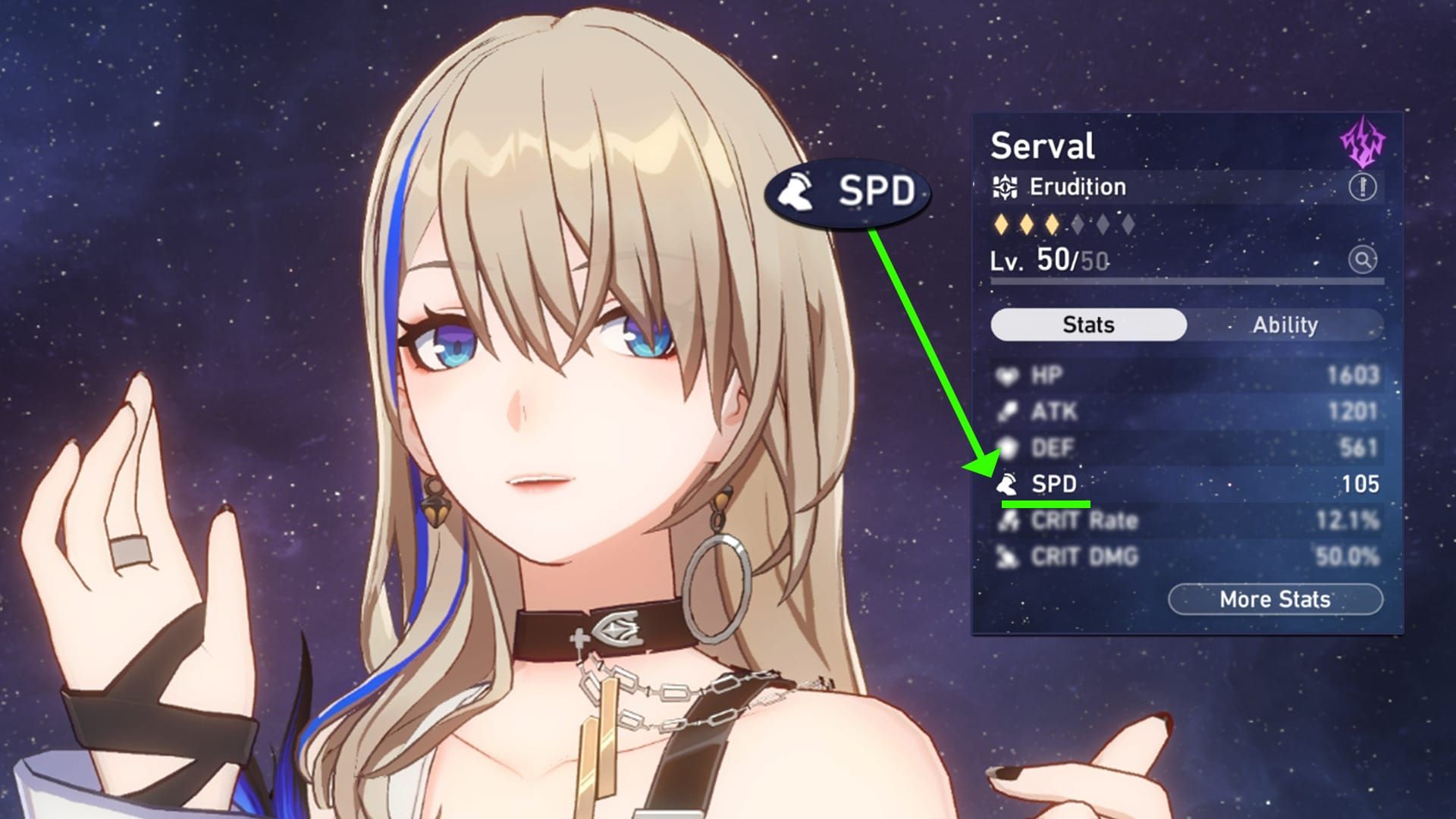Toggle the first eidolon diamond
This screenshot has height=819, width=1456.
click(1003, 224)
